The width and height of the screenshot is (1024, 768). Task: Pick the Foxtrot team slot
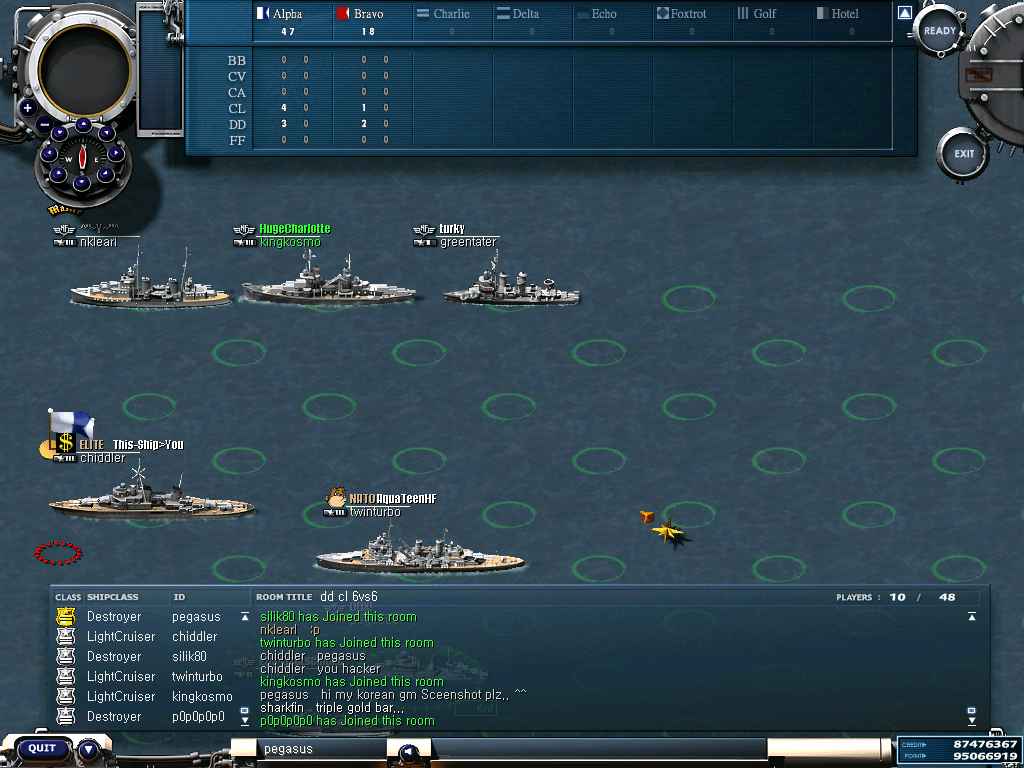pyautogui.click(x=688, y=14)
